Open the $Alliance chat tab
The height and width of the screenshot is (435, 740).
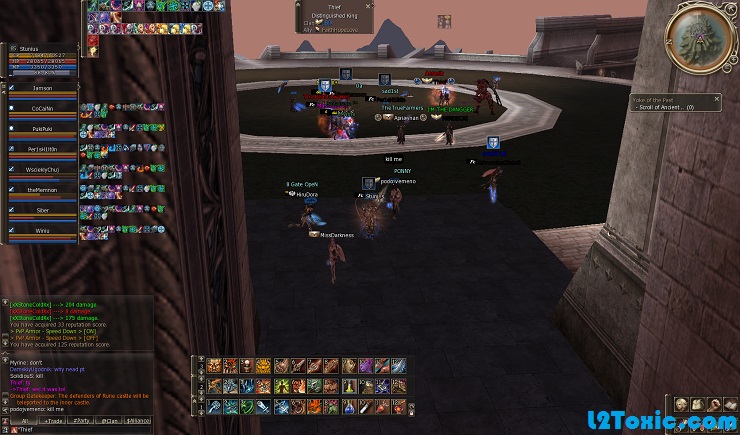click(x=138, y=420)
